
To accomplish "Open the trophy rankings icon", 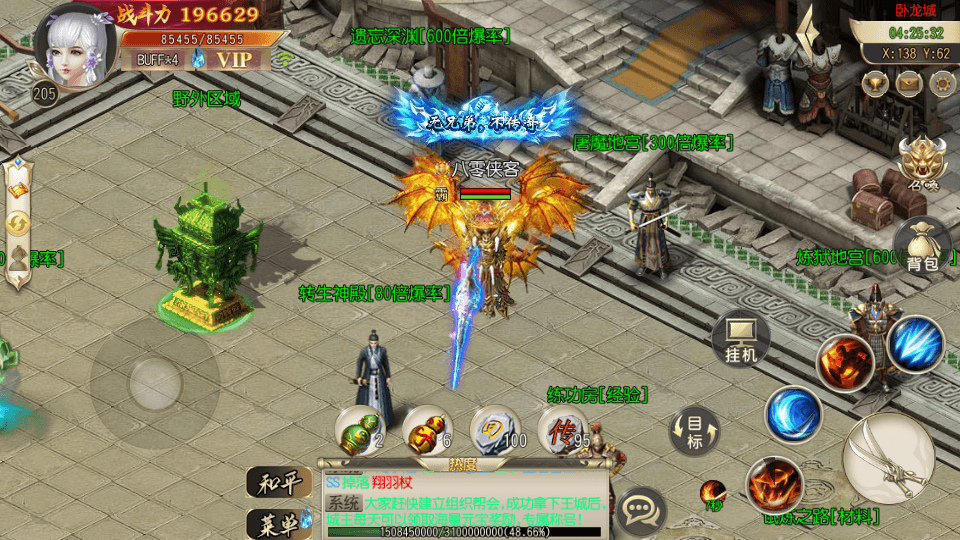I will pyautogui.click(x=876, y=83).
